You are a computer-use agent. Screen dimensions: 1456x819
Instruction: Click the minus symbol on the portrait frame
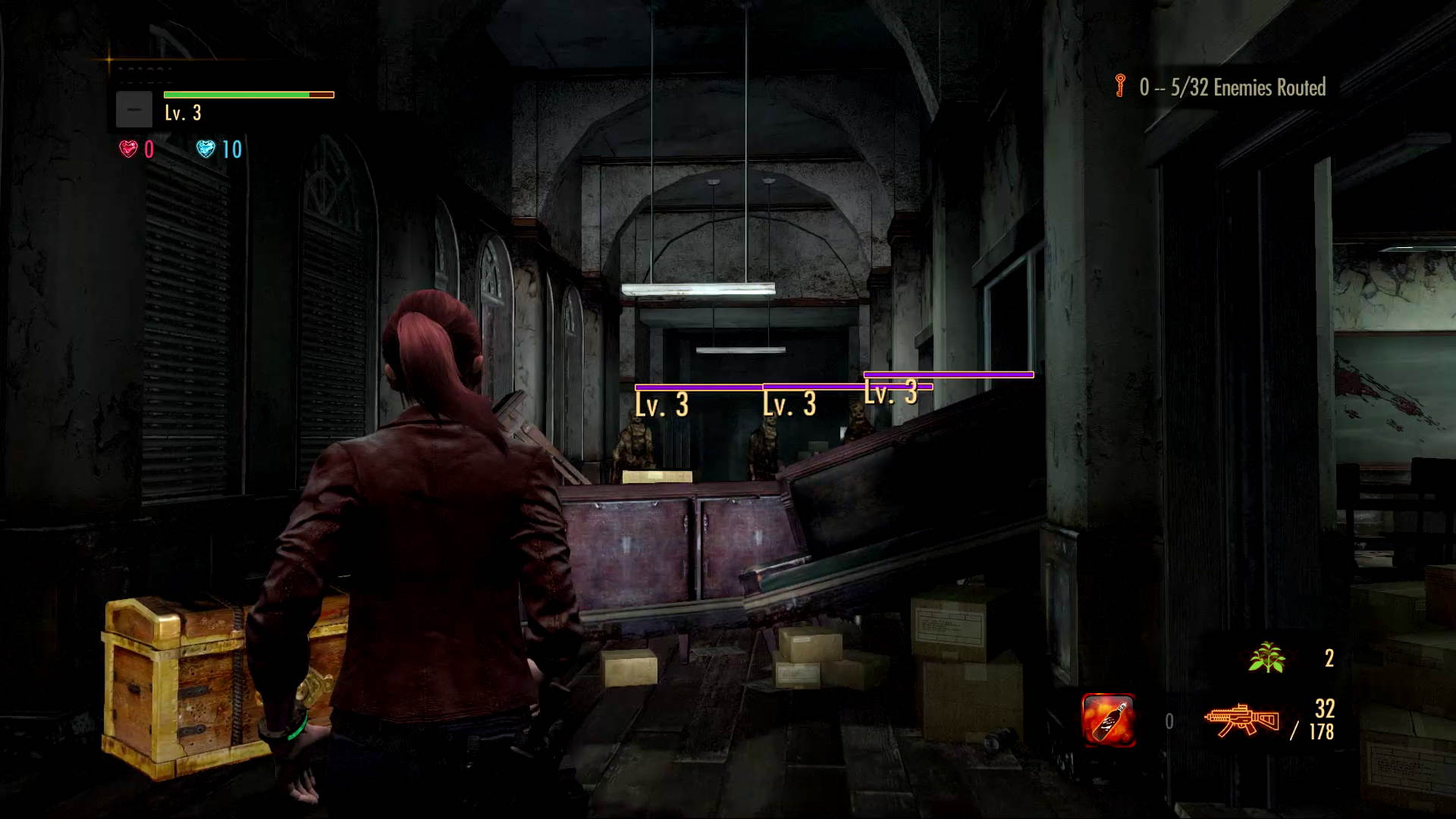click(x=135, y=108)
